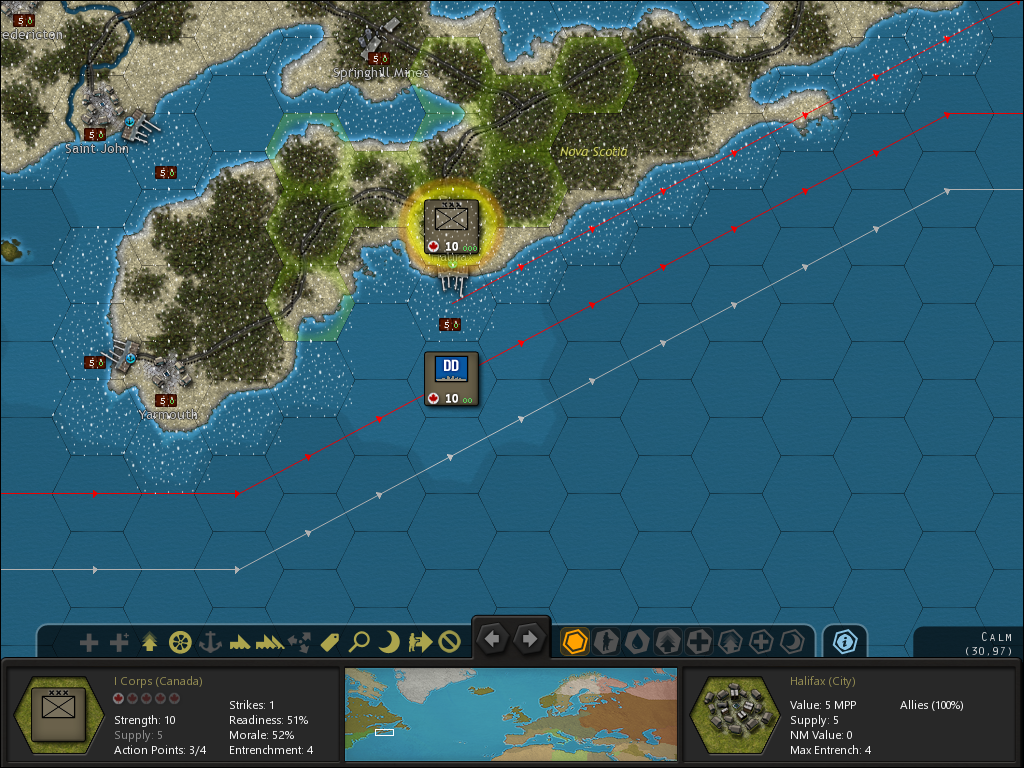1024x768 pixels.
Task: Click the soldier with arrow icon
Action: click(420, 642)
